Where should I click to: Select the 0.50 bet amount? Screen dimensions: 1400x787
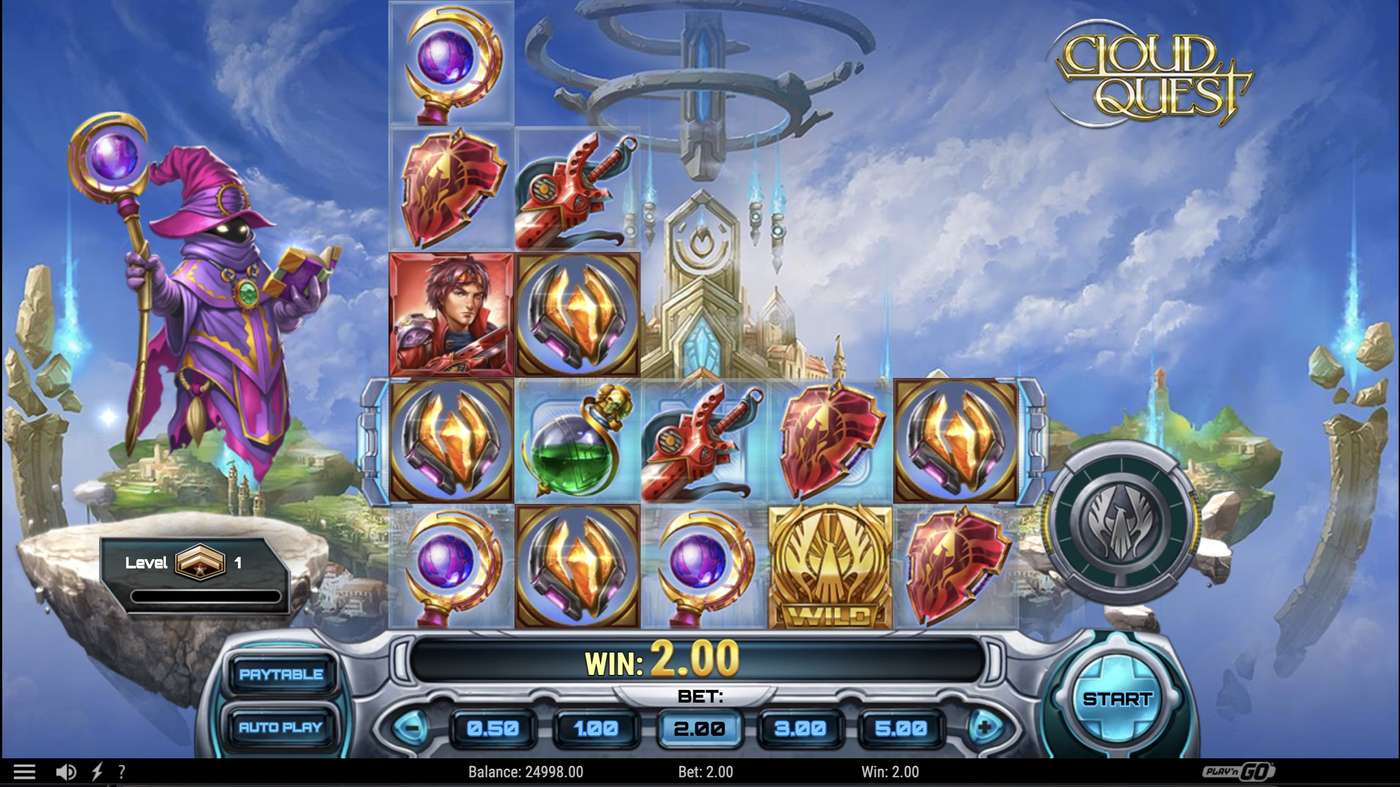coord(491,728)
